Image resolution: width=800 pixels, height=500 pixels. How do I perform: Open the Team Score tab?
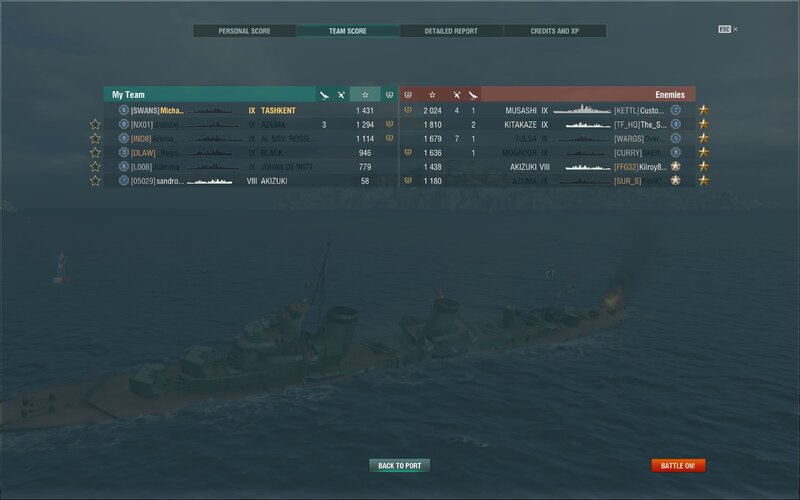point(348,31)
